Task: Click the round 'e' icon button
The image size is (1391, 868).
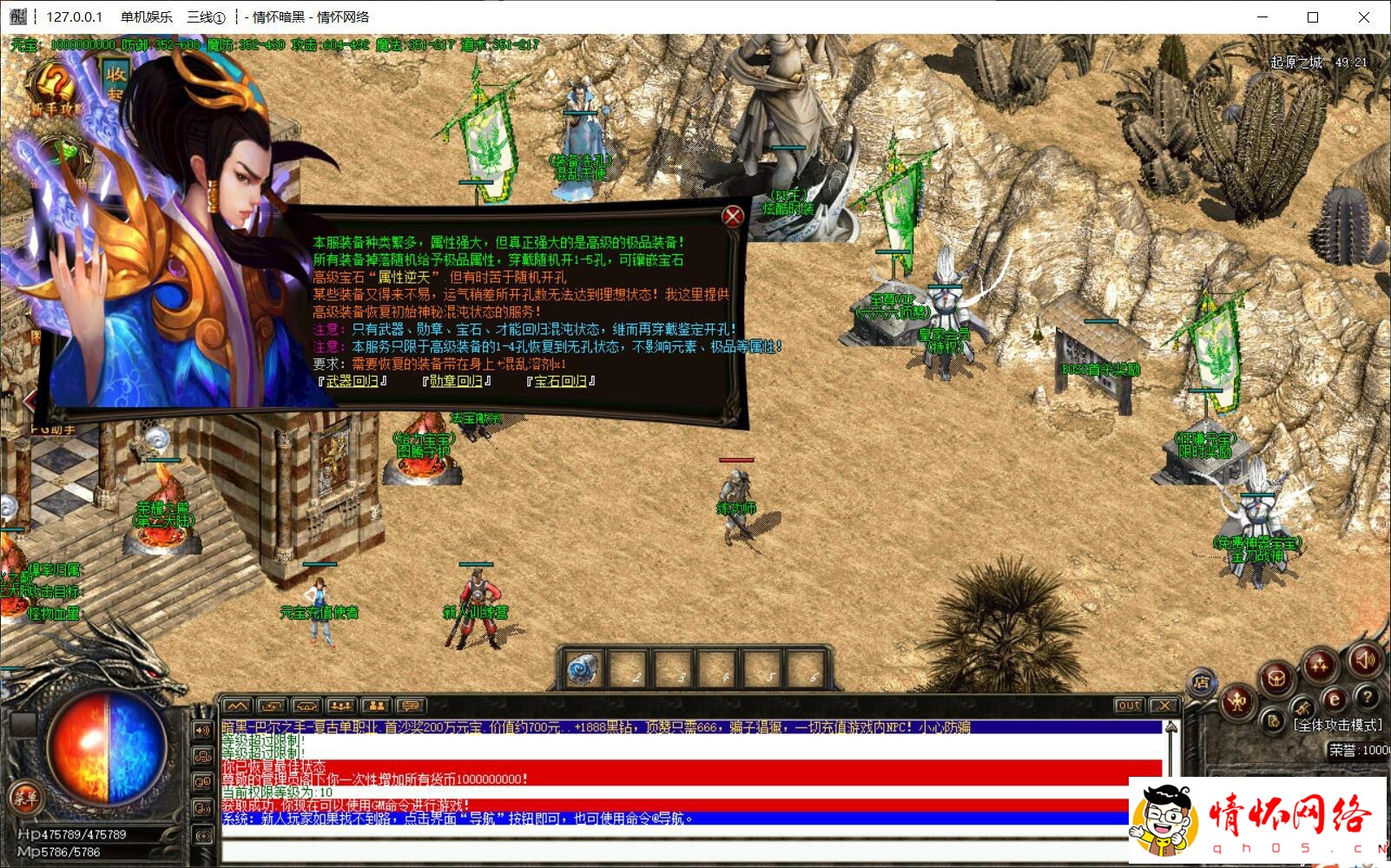Action: click(1334, 700)
